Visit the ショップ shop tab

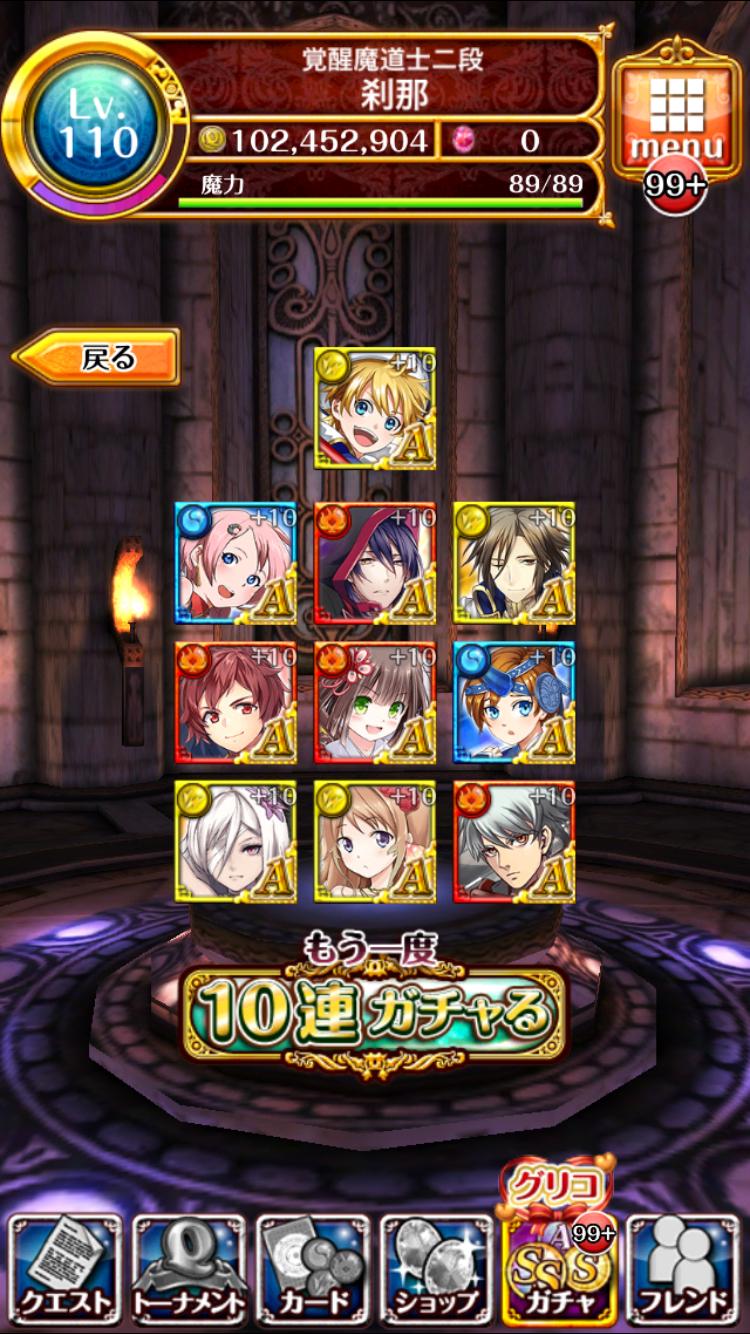tap(437, 1267)
